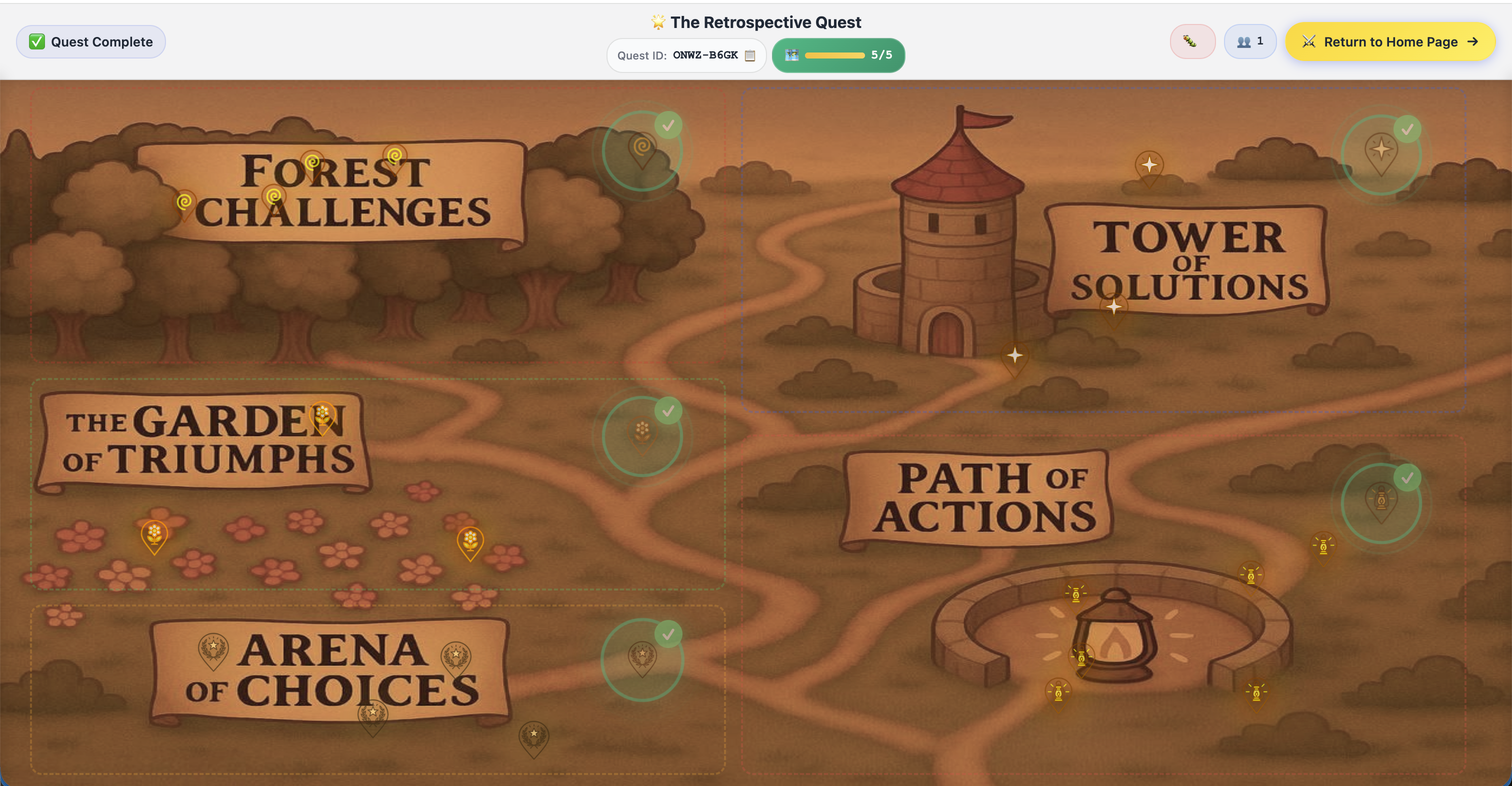Click the Return to Home Page button
The width and height of the screenshot is (1512, 786).
click(1390, 41)
